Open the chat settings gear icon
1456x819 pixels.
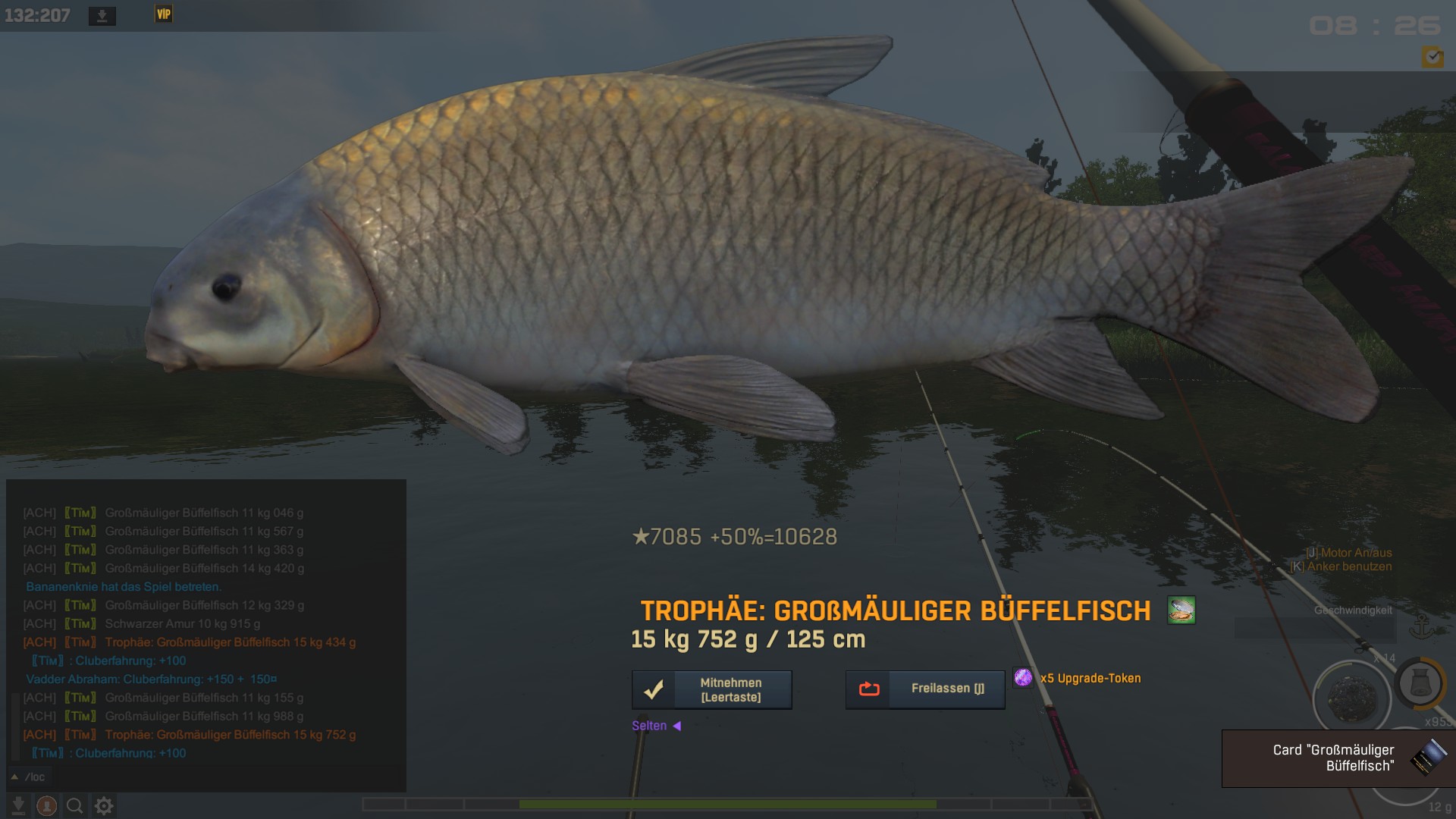(104, 805)
